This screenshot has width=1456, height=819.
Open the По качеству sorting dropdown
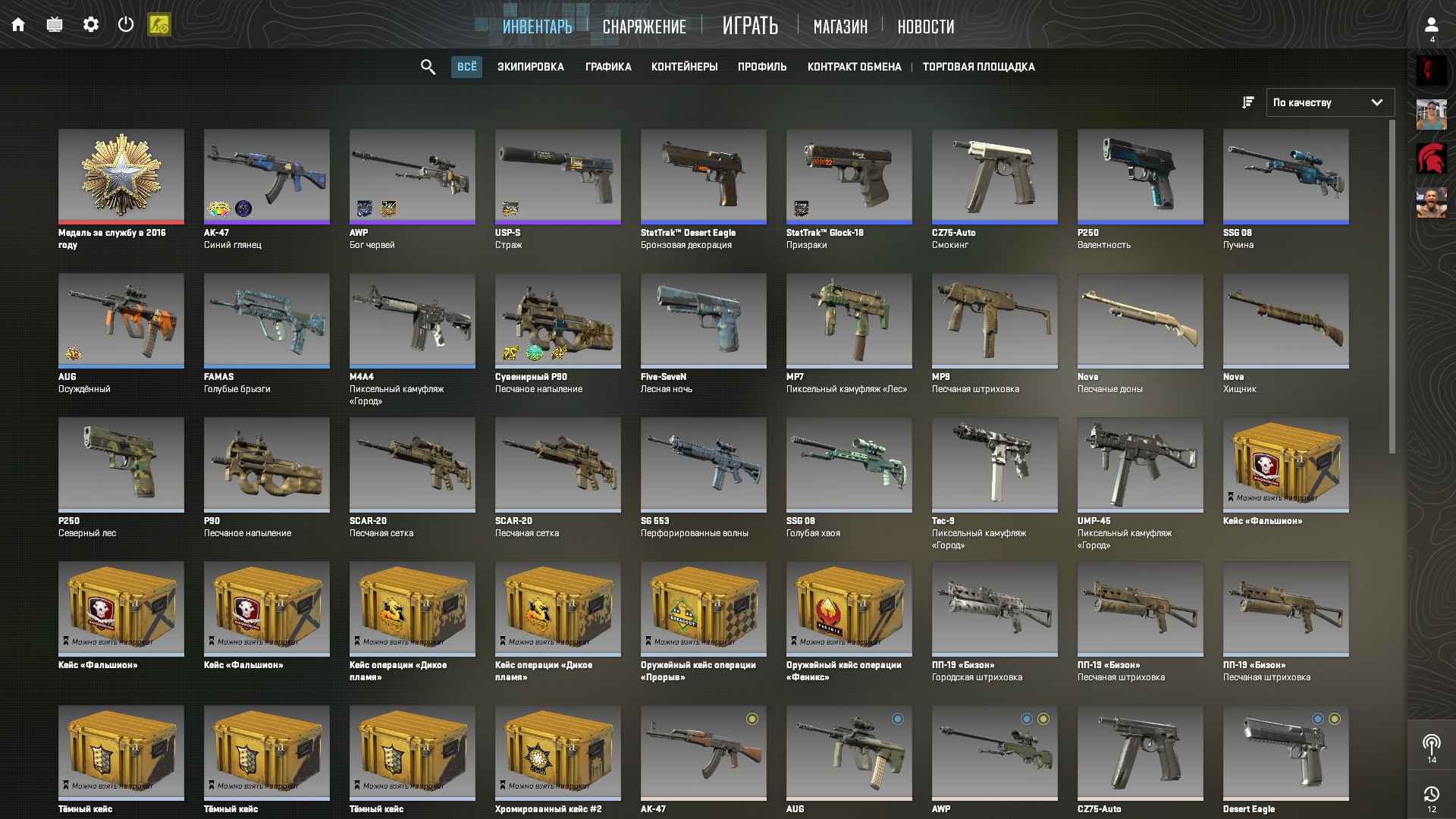click(x=1329, y=102)
